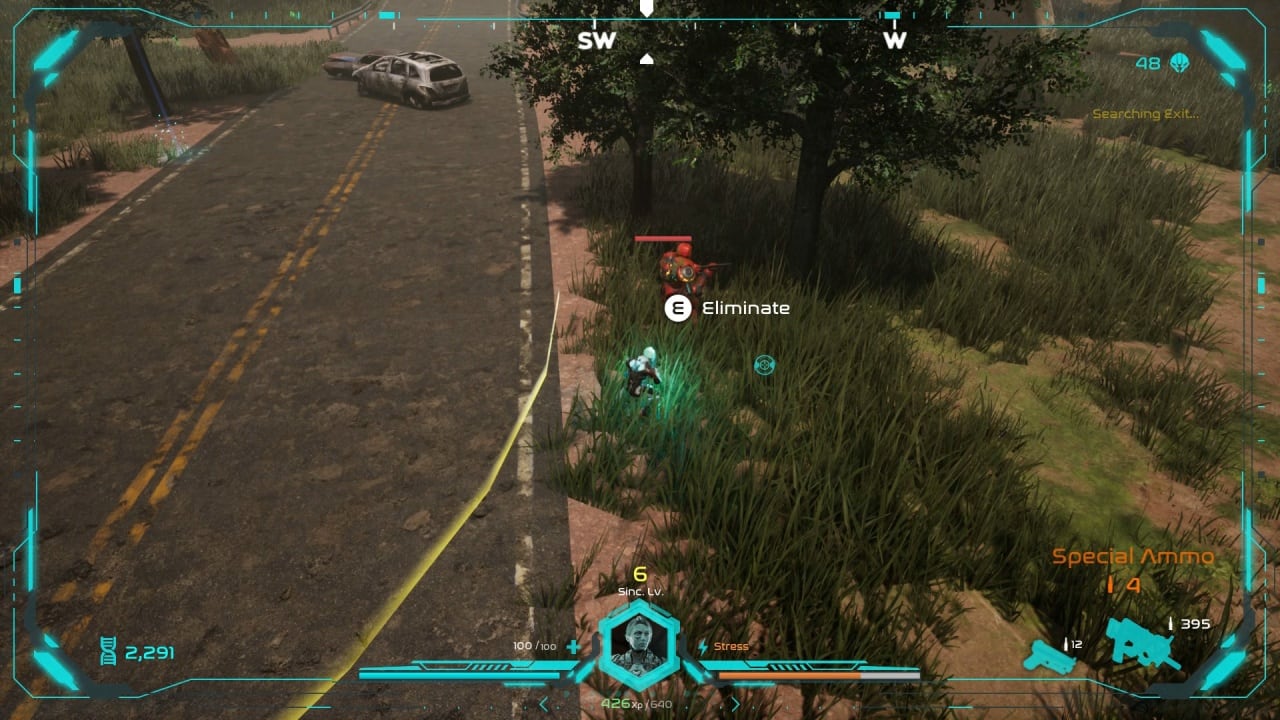The height and width of the screenshot is (720, 1280).
Task: Click the DNA strand currency icon
Action: pos(108,653)
